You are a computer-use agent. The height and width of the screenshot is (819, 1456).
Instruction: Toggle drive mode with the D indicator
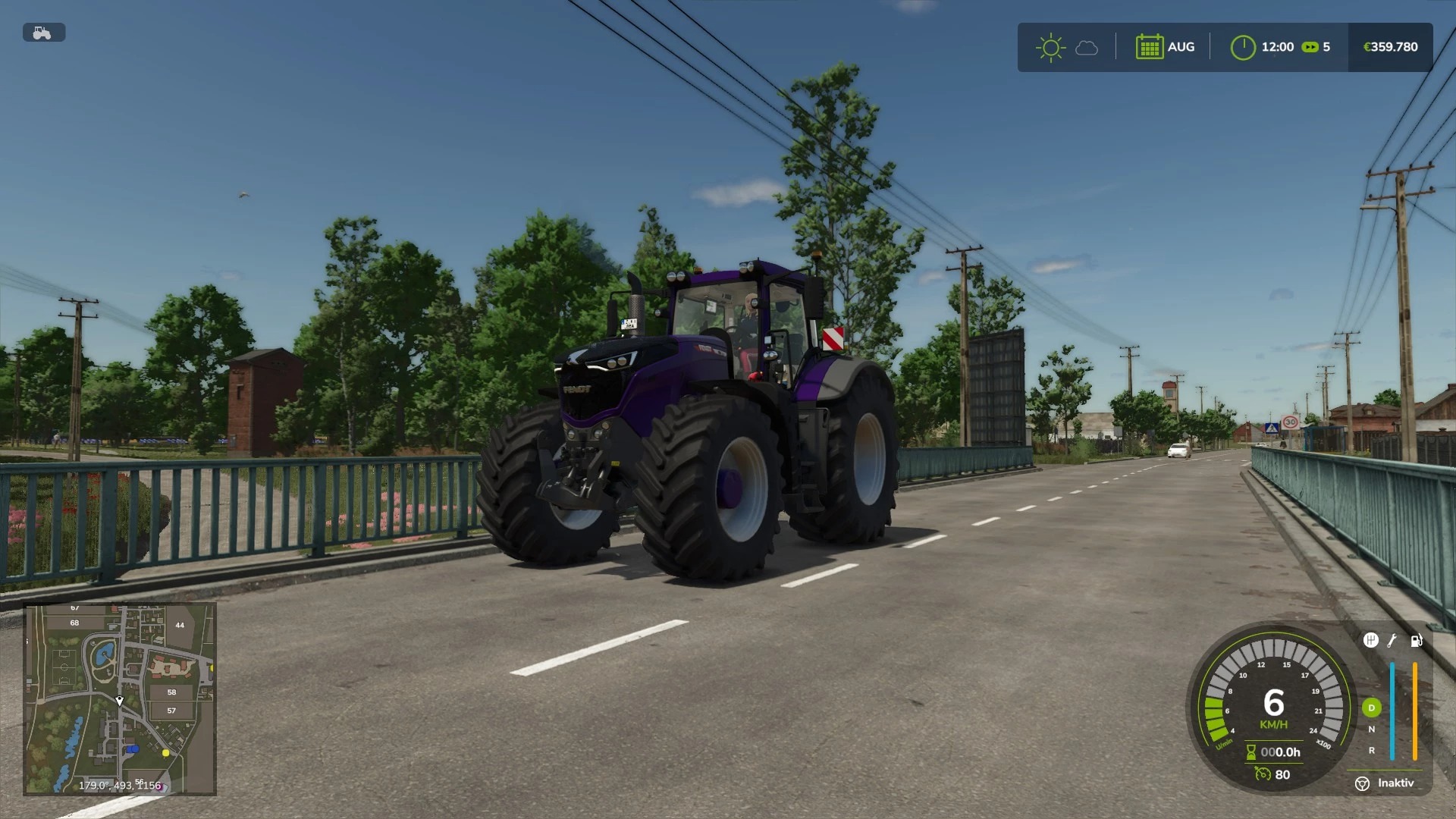1371,707
